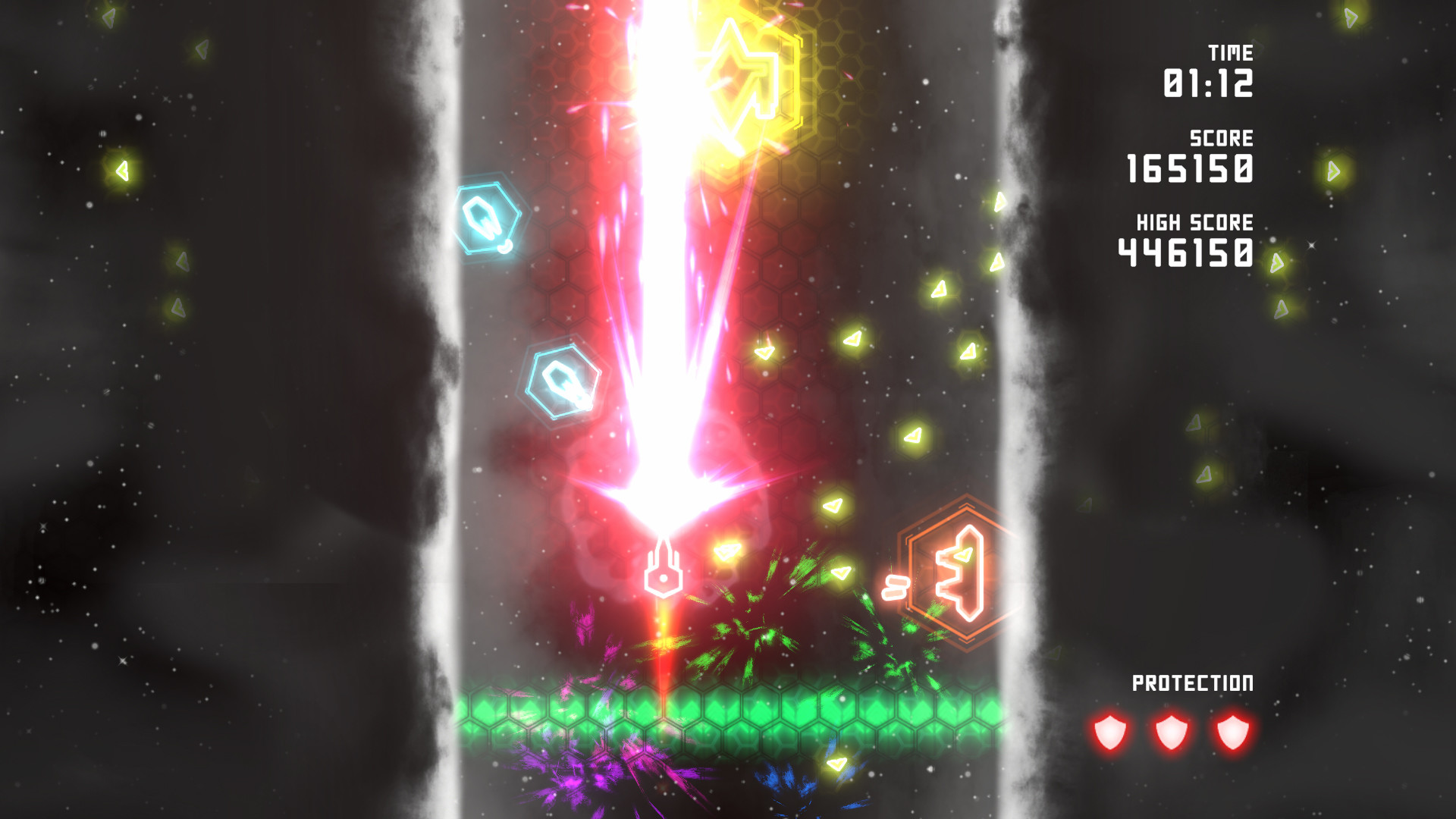The width and height of the screenshot is (1456, 819).
Task: Click the first red shield icon
Action: (1109, 732)
